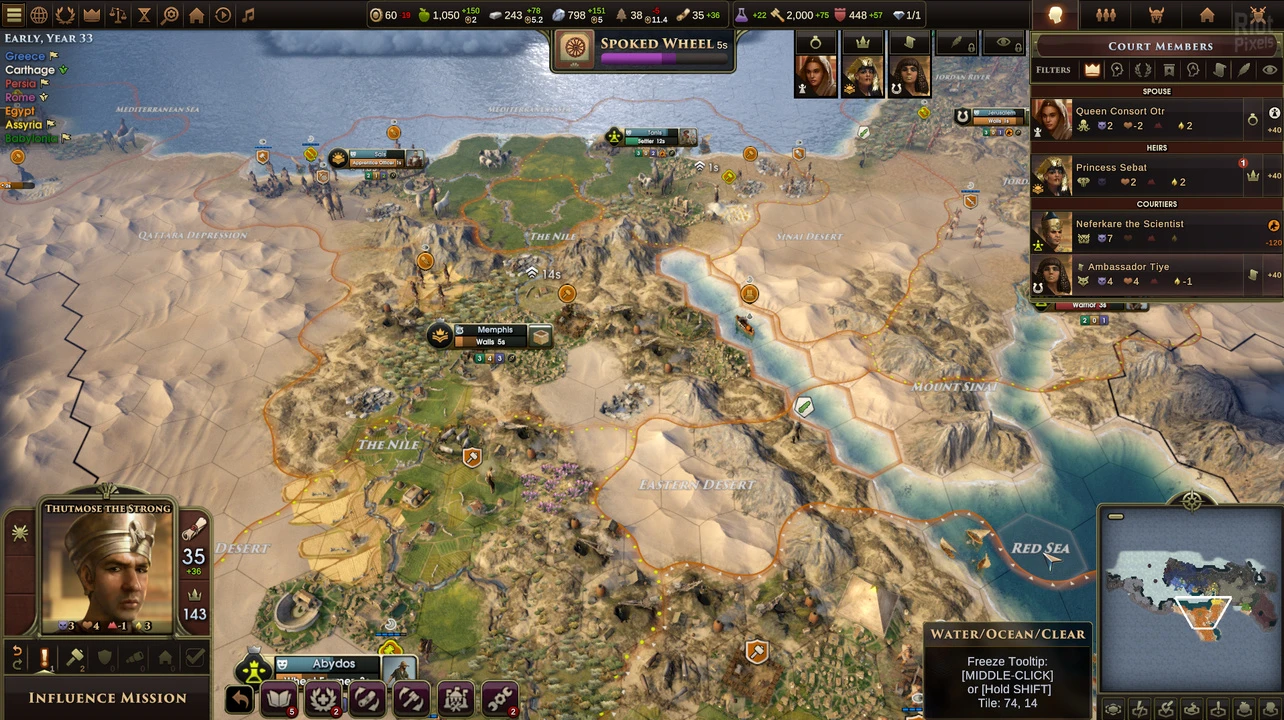Switch to the three people tab
The image size is (1284, 720).
(x=1106, y=15)
